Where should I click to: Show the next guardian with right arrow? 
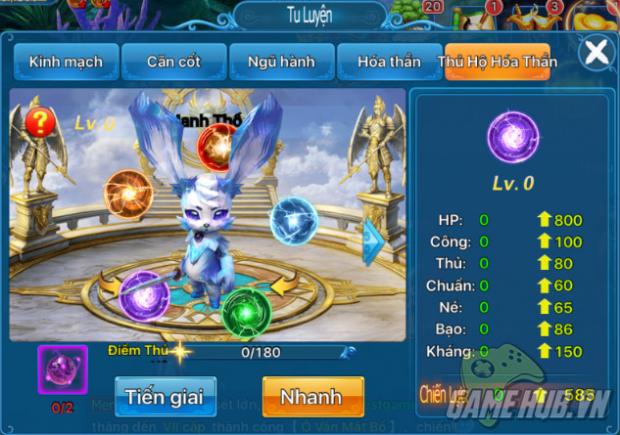pyautogui.click(x=373, y=238)
